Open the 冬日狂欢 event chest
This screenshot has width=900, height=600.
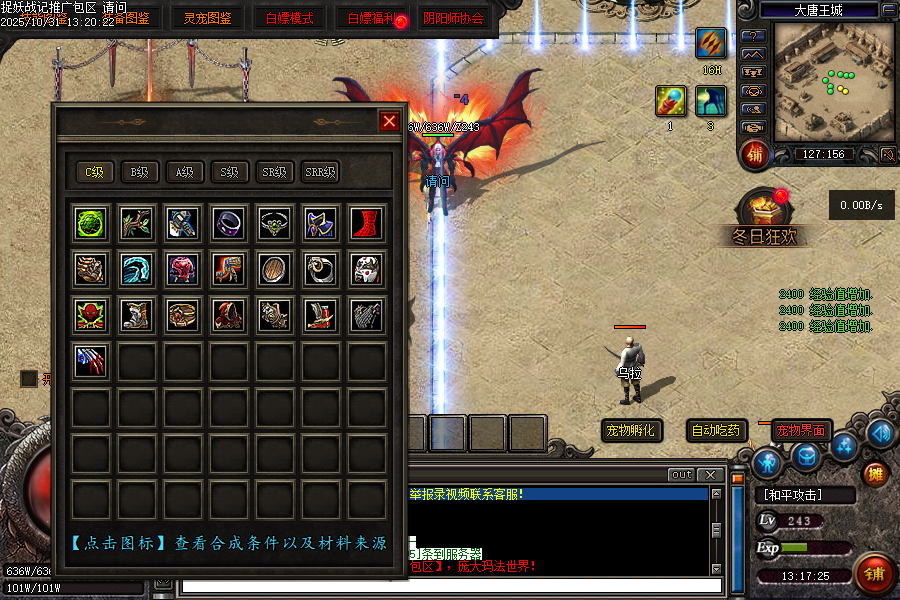pos(763,210)
